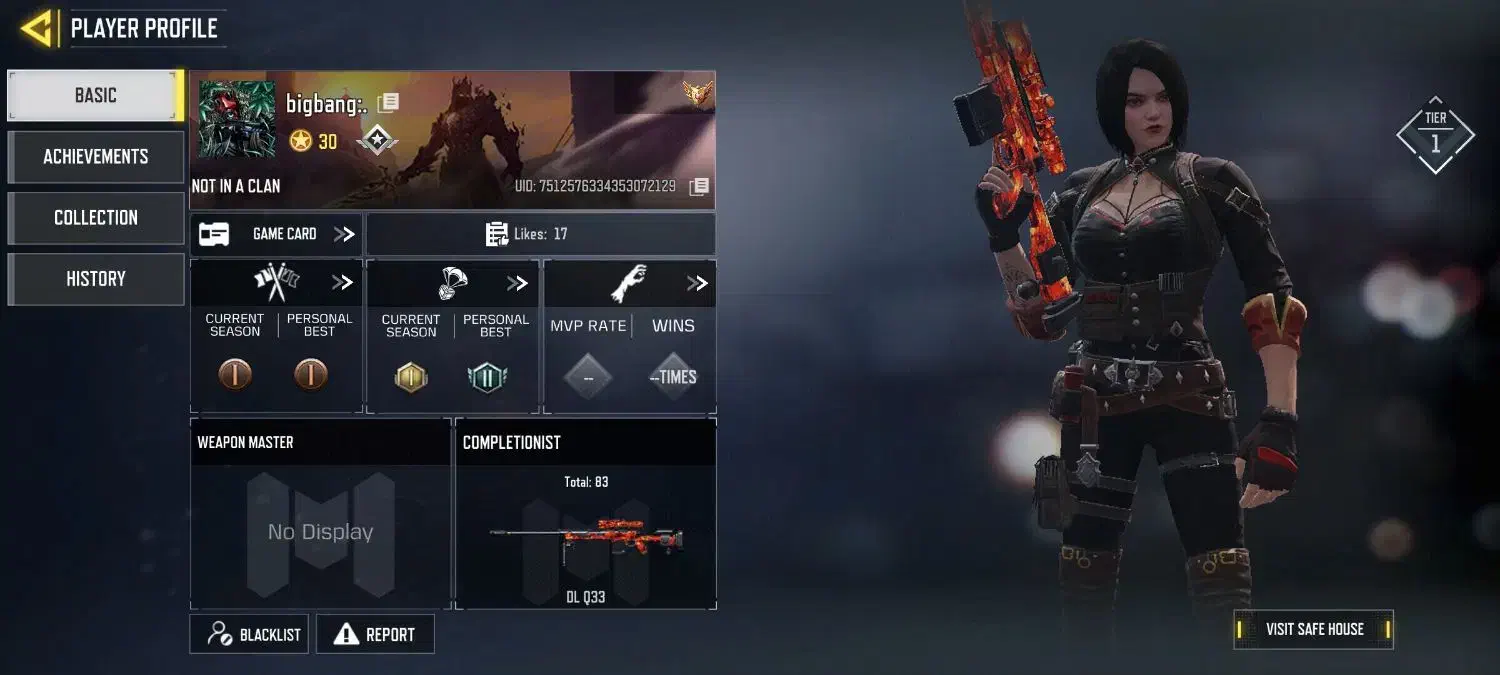The height and width of the screenshot is (675, 1500).
Task: Open the Game Card
Action: point(277,234)
